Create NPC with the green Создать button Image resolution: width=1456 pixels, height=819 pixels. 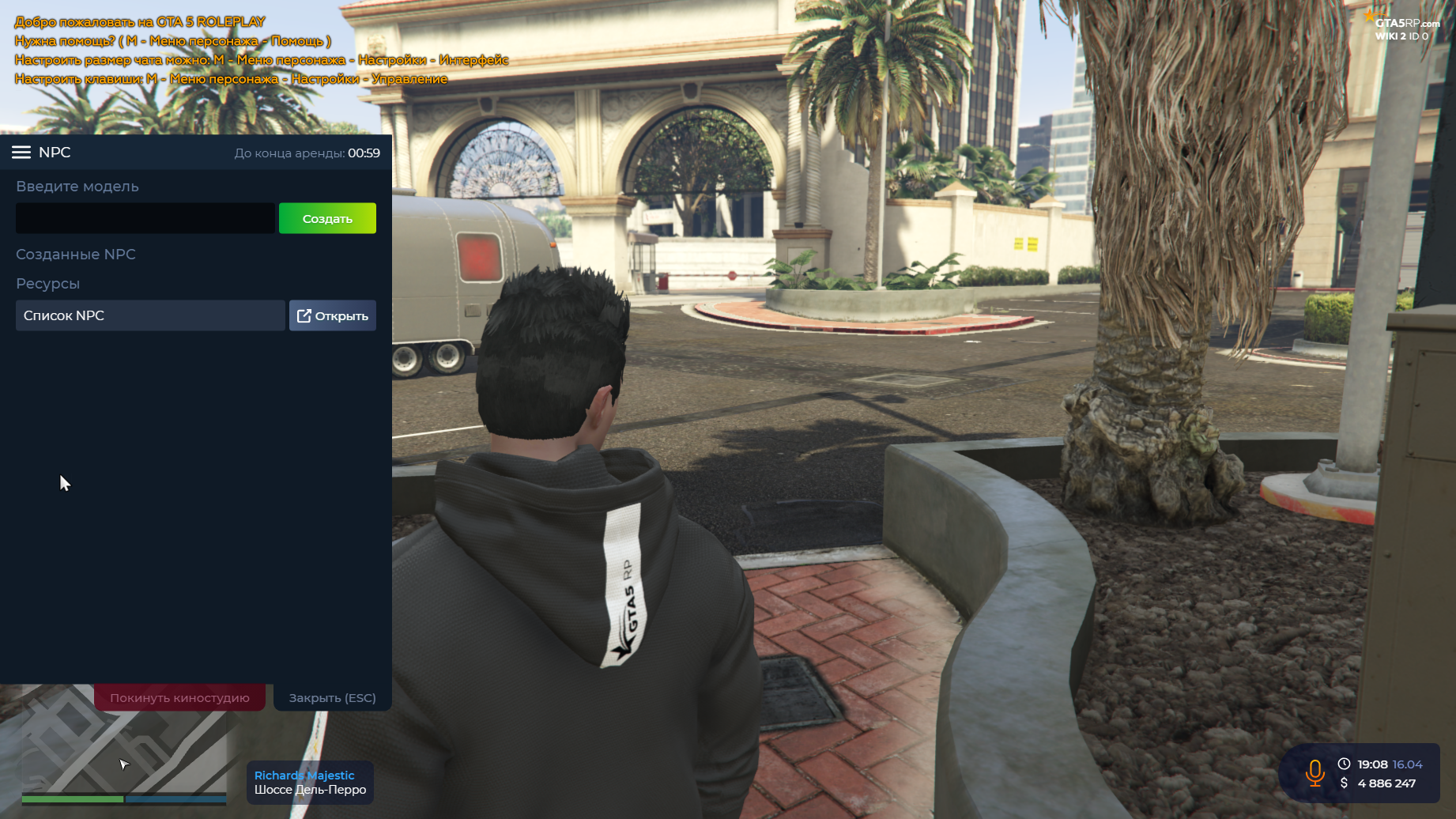click(x=327, y=218)
